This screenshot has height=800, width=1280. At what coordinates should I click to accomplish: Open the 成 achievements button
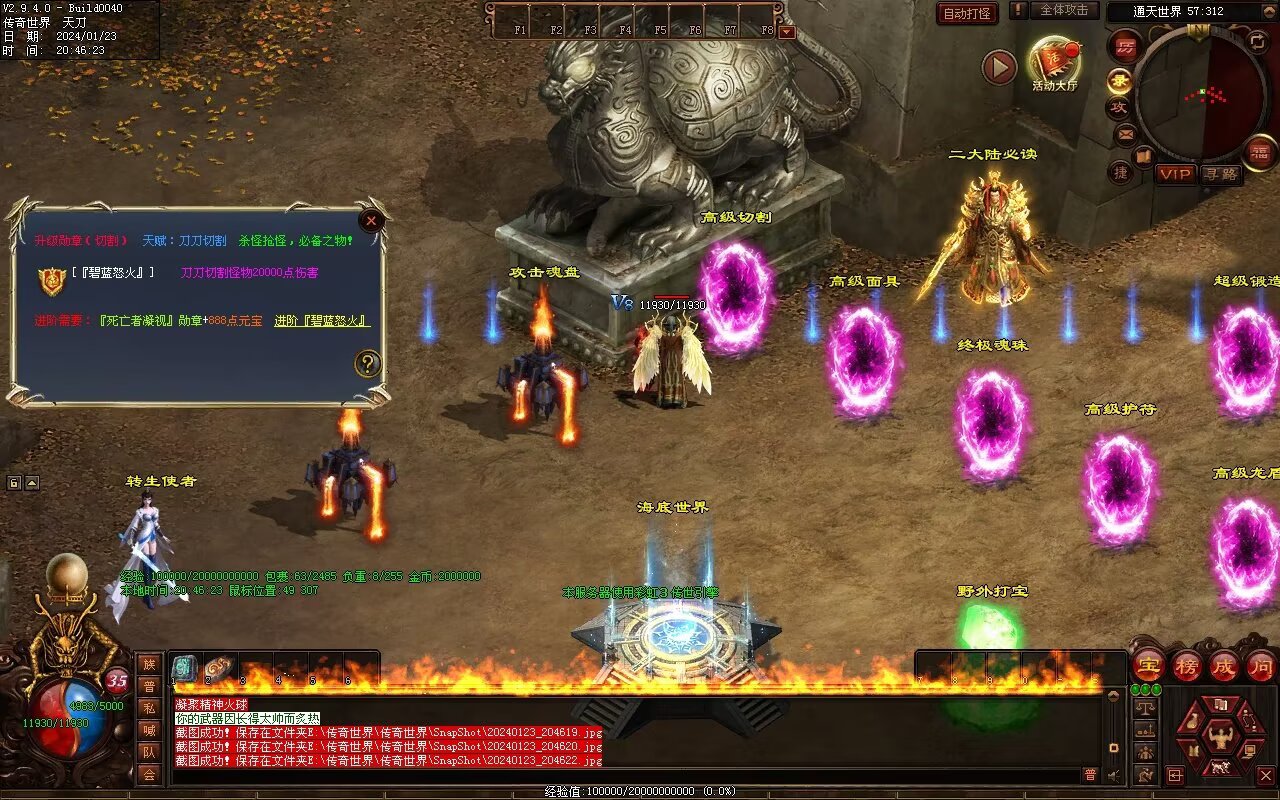[1223, 665]
